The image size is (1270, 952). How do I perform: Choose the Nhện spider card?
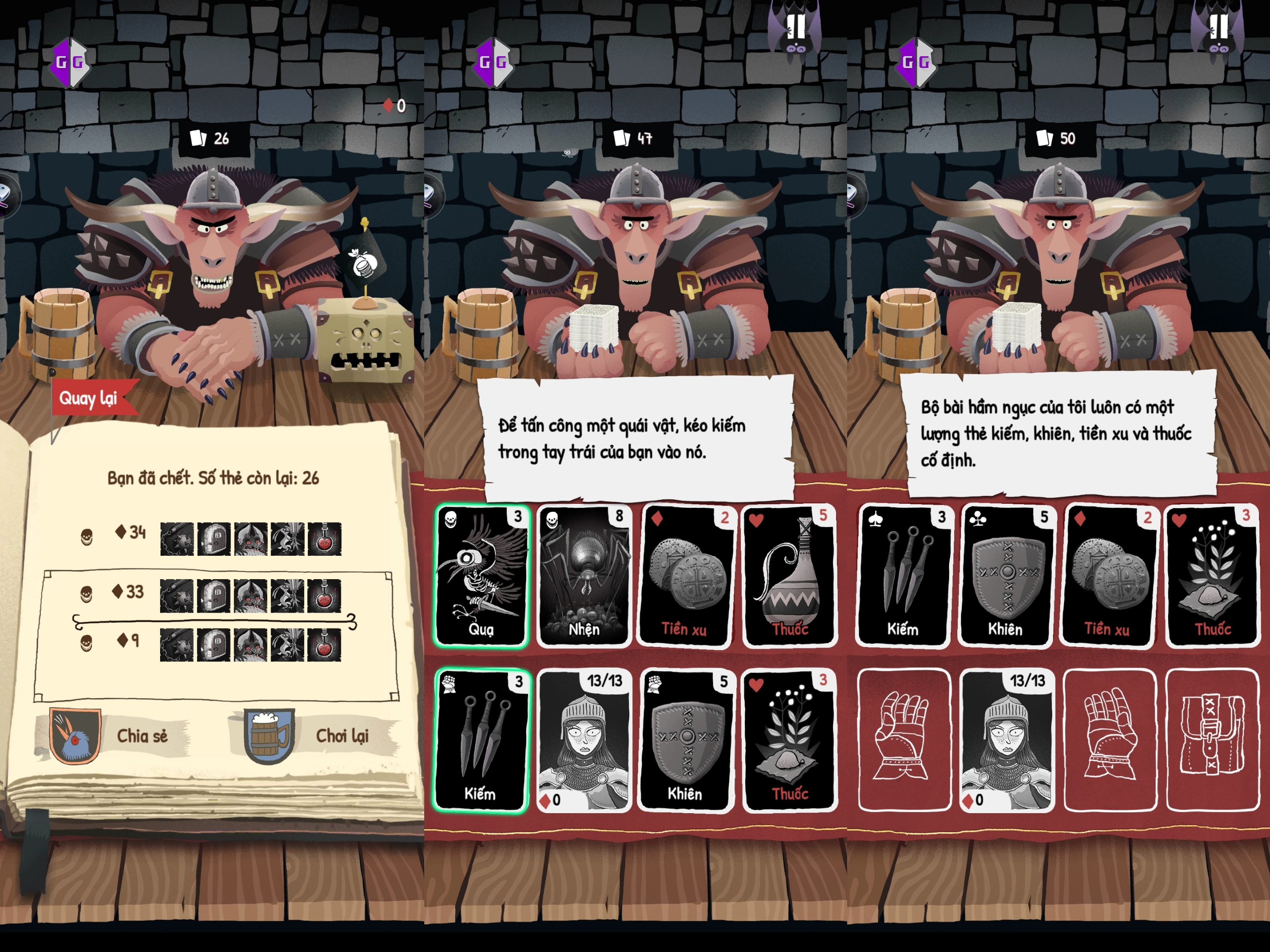pos(583,576)
